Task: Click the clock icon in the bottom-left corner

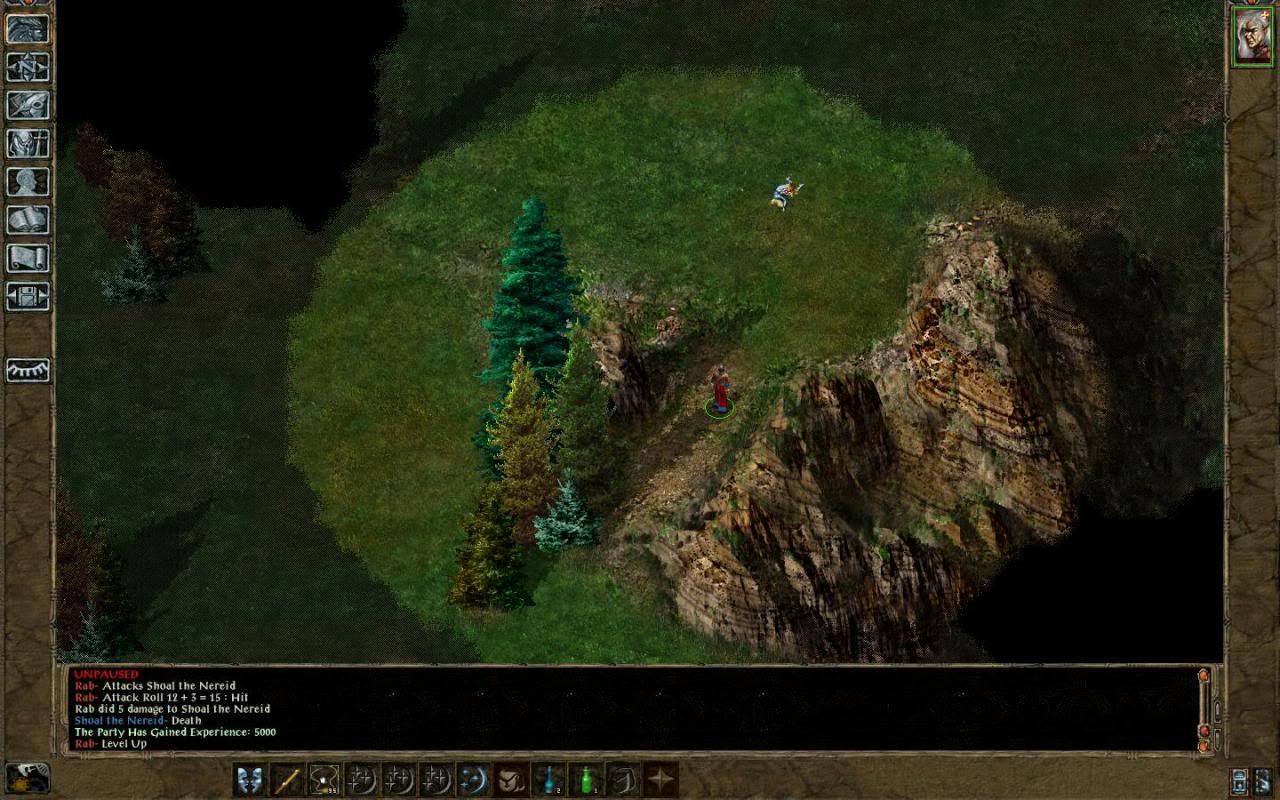Action: [x=27, y=777]
